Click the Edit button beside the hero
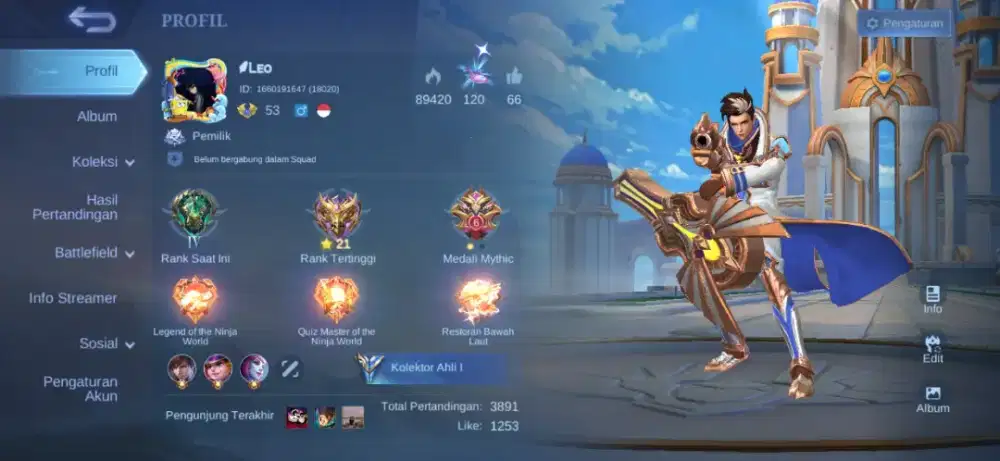Screen dimensions: 1000x461 tap(932, 347)
